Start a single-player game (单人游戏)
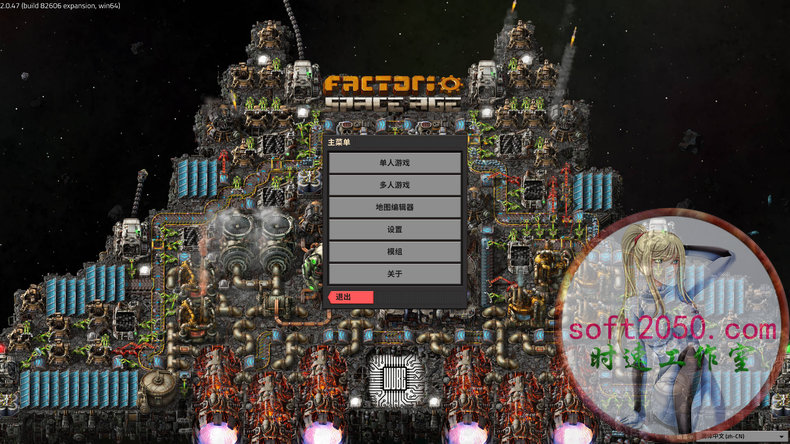Viewport: 790px width, 444px height. (394, 162)
